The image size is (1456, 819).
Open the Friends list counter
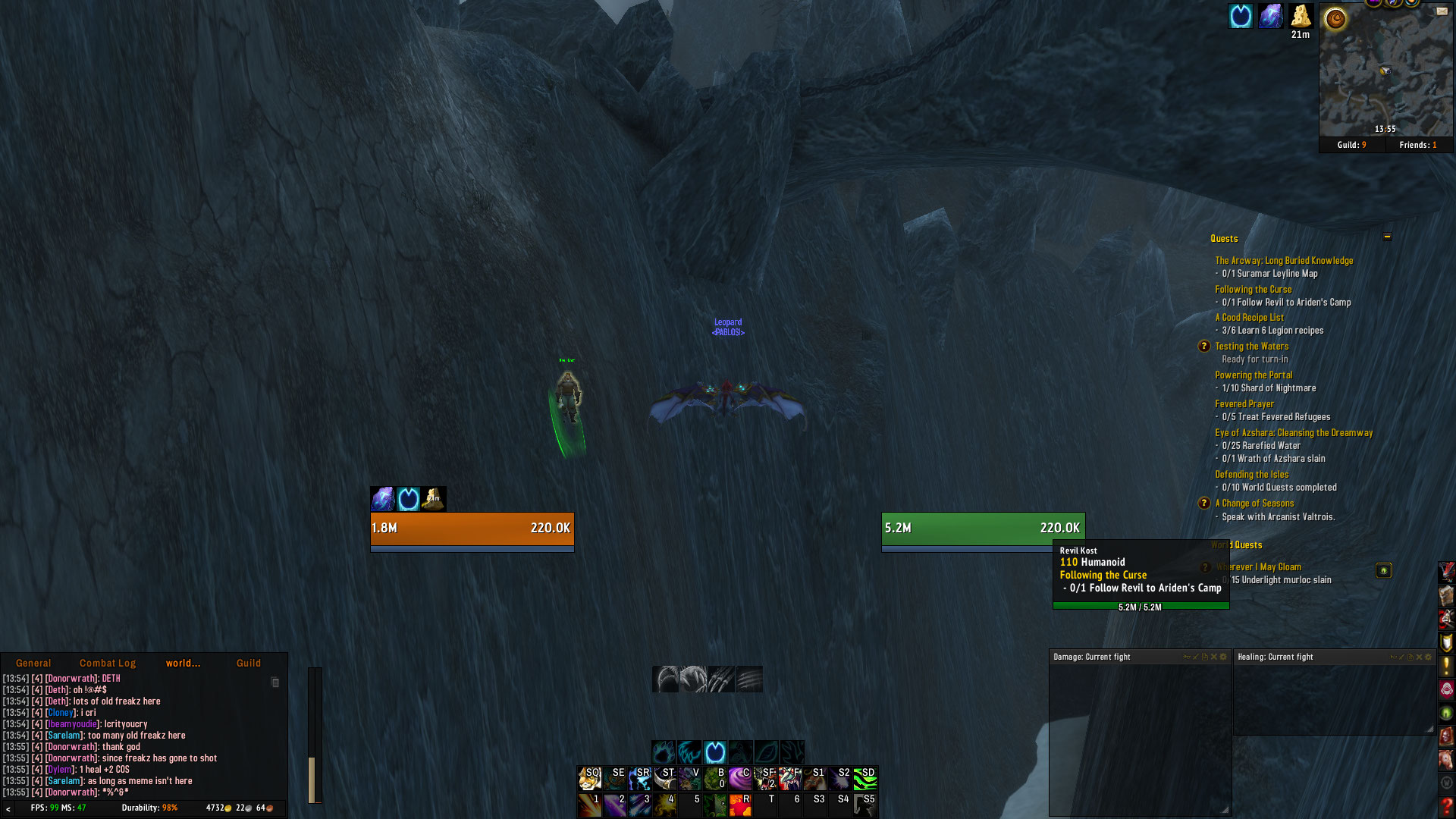(1417, 145)
